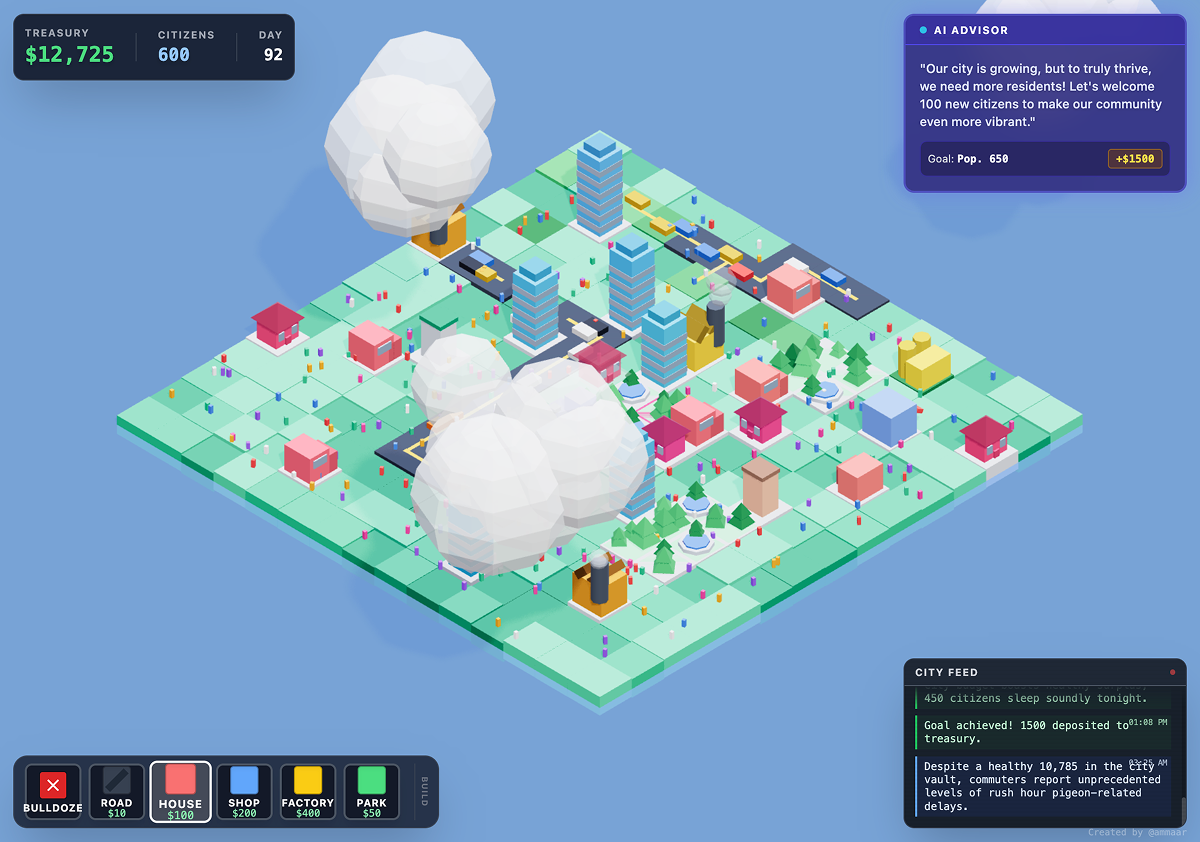1200x842 pixels.
Task: Open the AI Advisor panel header
Action: tap(1044, 30)
